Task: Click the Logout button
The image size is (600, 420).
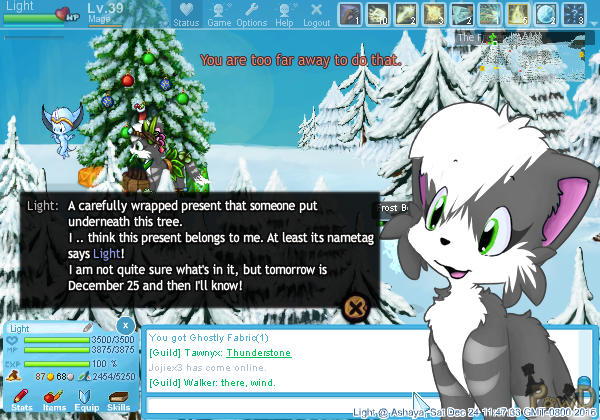Action: pyautogui.click(x=316, y=15)
